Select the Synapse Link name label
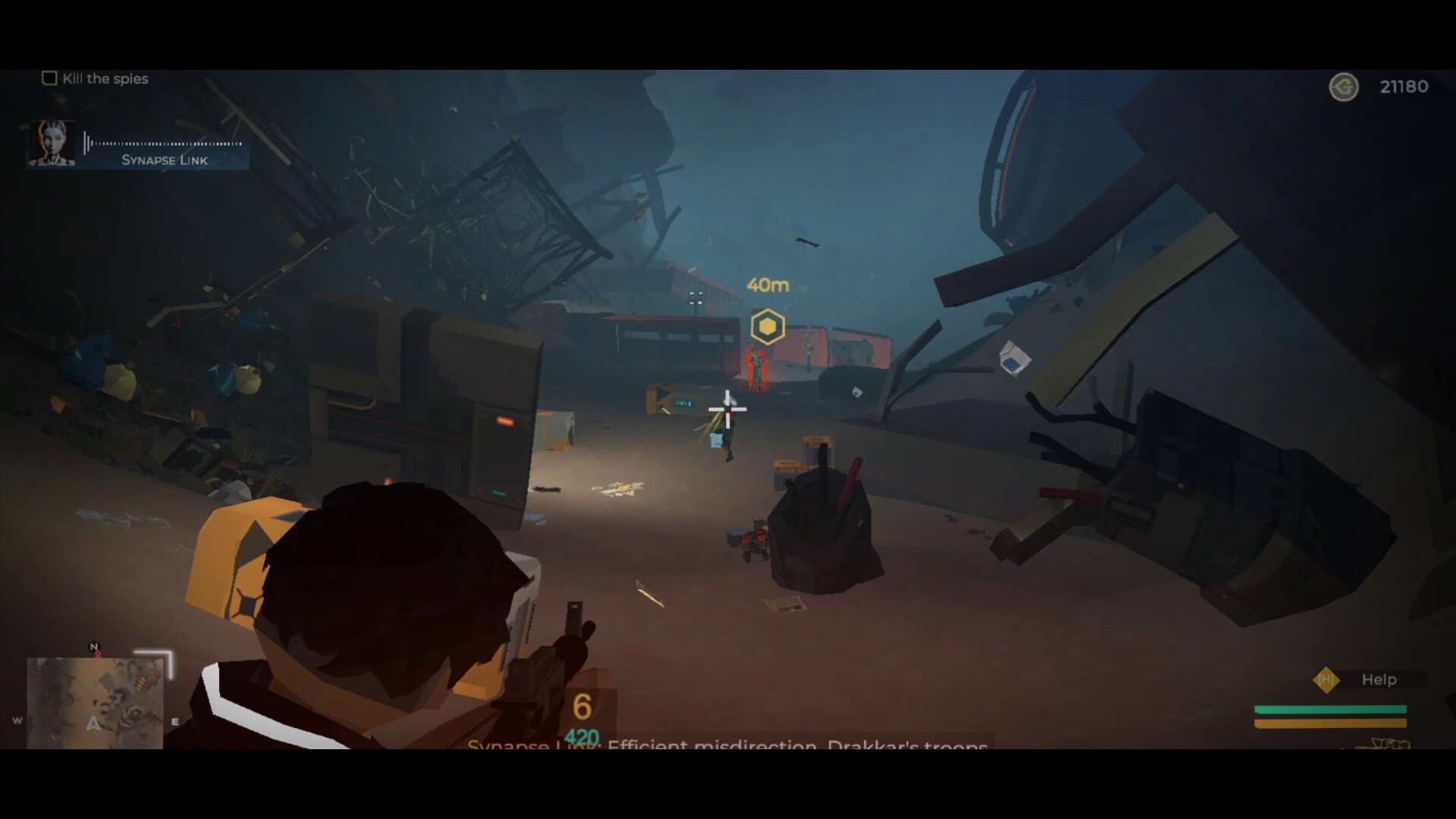The image size is (1456, 819). pos(163,160)
